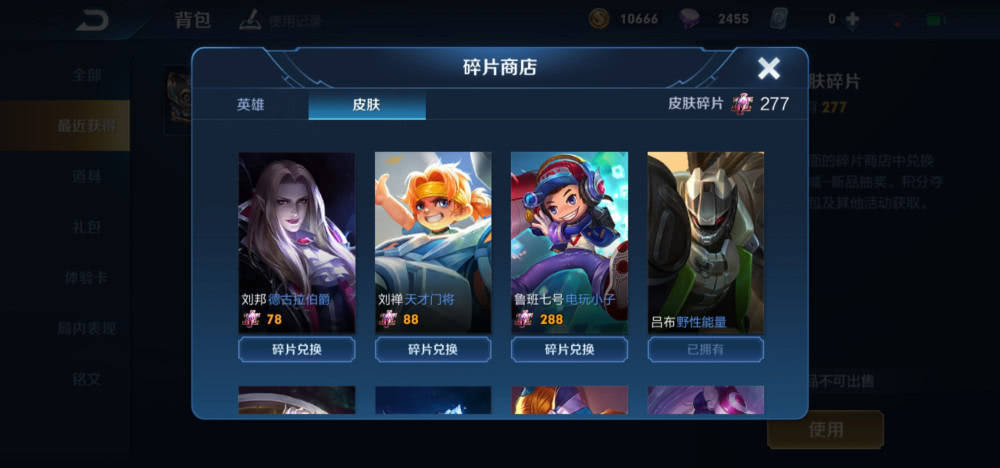Show the 最近获得 item list
Screen dimensions: 1000x468
(x=87, y=125)
